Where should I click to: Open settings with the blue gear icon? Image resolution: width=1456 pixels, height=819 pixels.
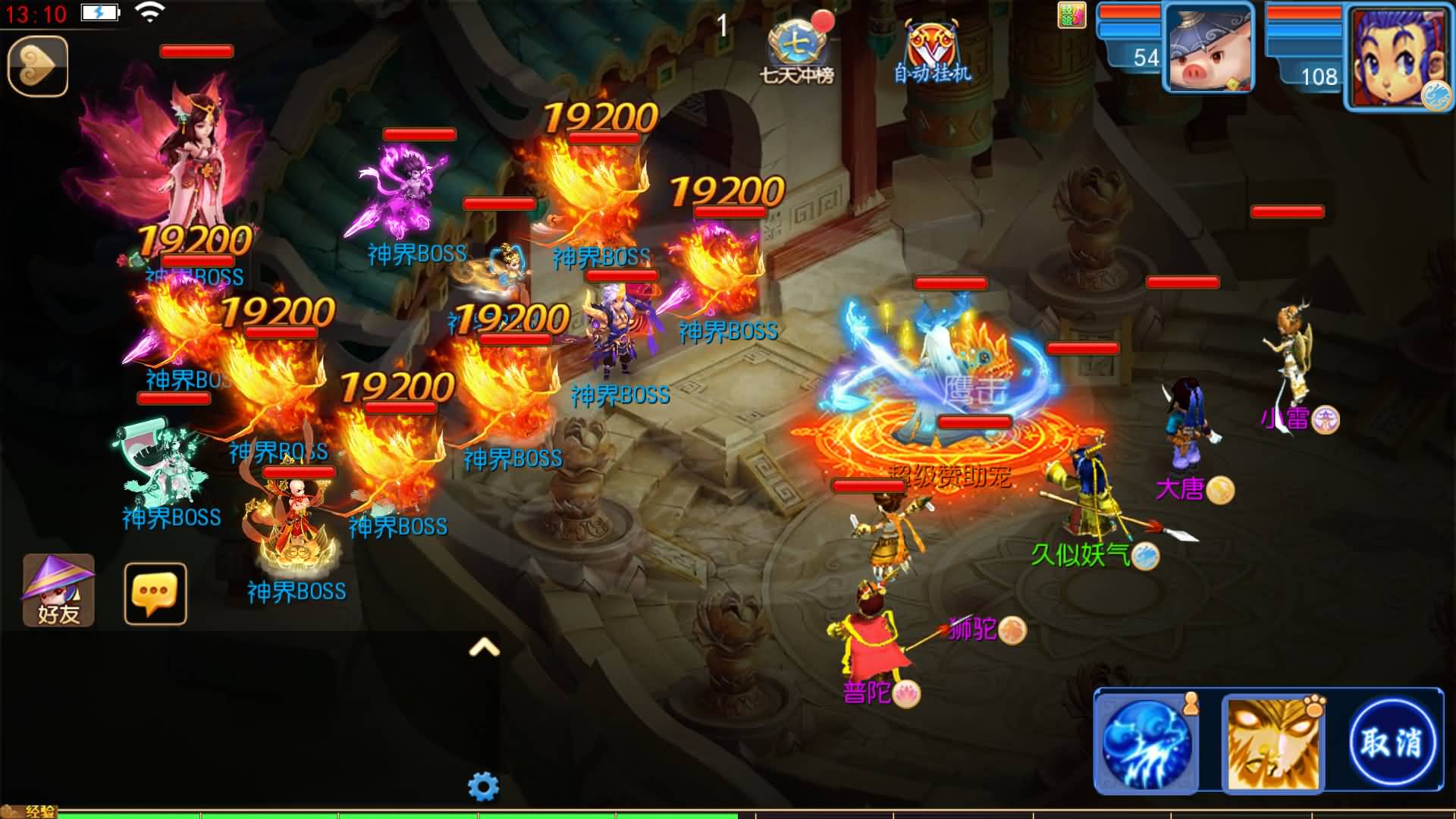pos(483,786)
